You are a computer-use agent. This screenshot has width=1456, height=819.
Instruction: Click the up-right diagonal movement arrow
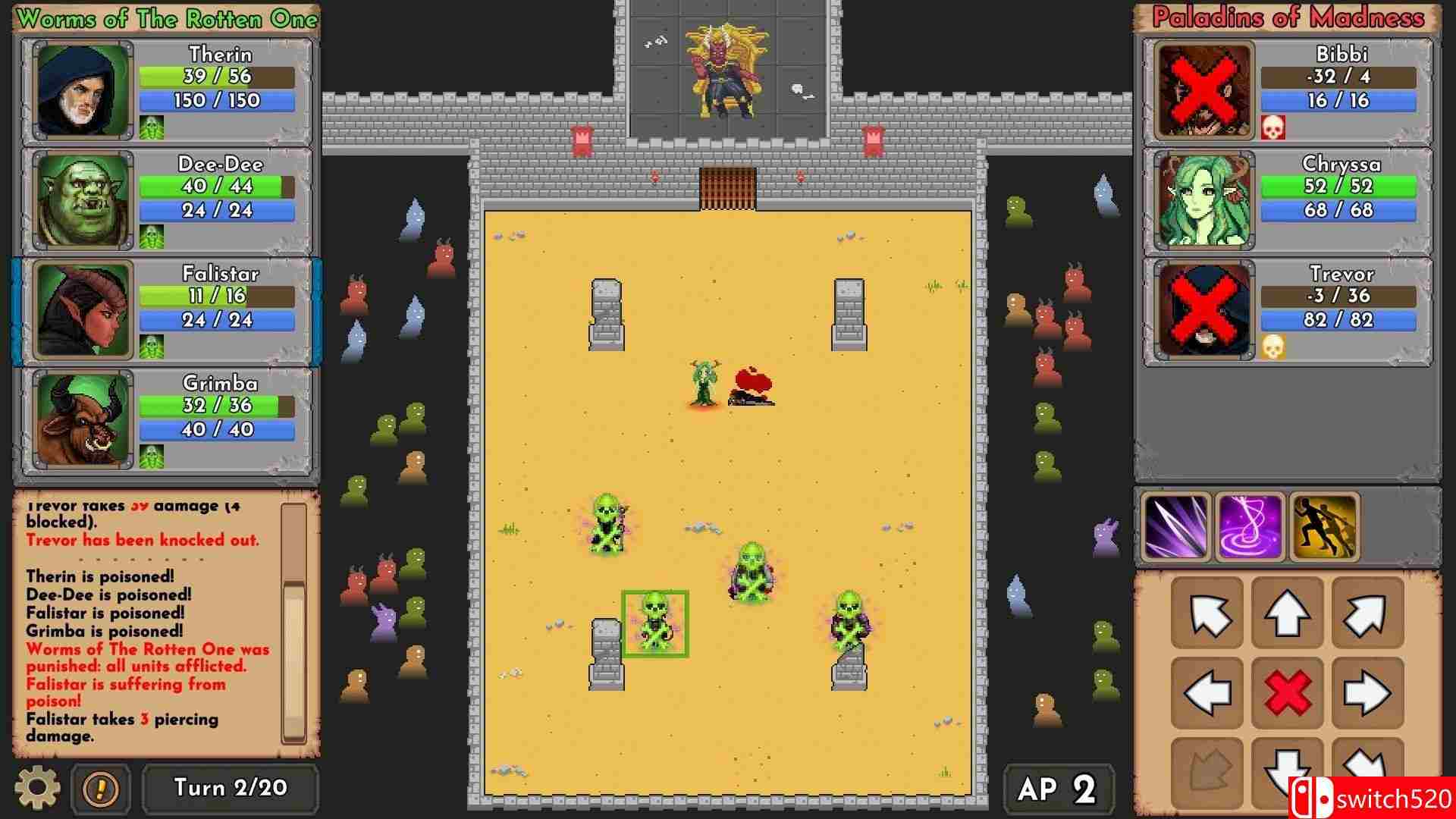(1367, 613)
